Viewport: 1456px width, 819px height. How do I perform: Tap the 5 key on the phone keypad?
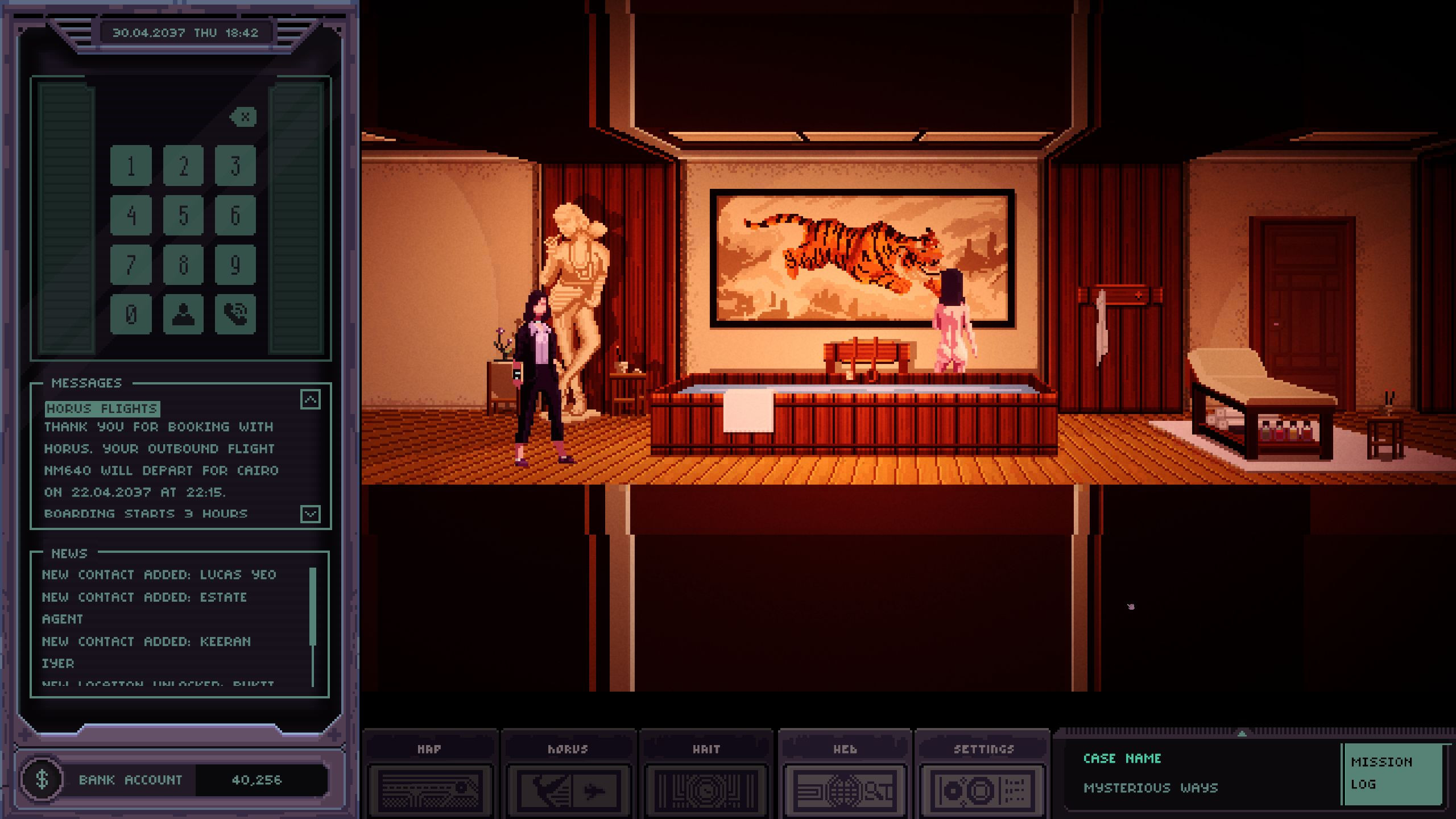point(183,215)
